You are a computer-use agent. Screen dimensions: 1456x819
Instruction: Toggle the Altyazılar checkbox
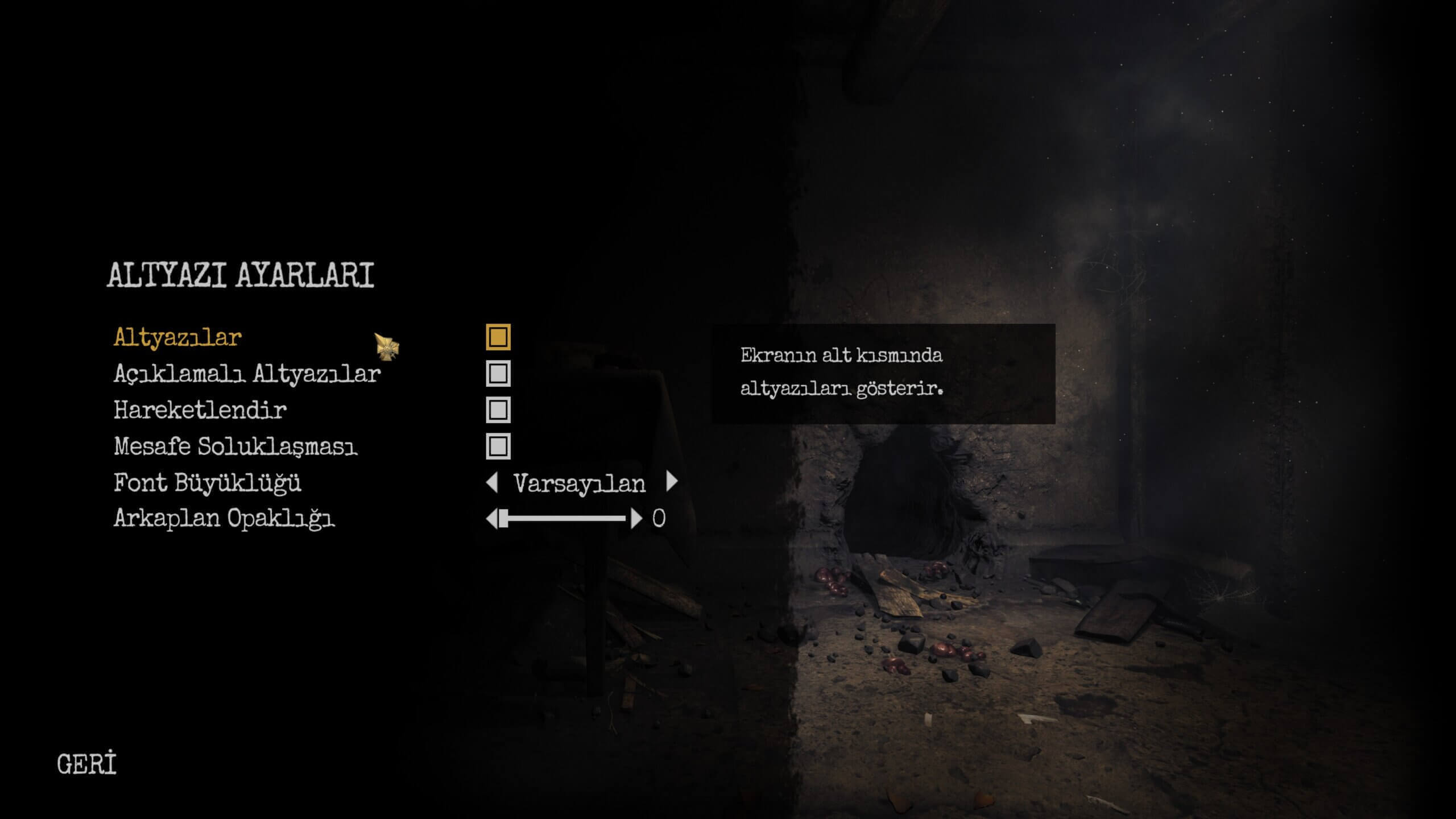[x=498, y=337]
